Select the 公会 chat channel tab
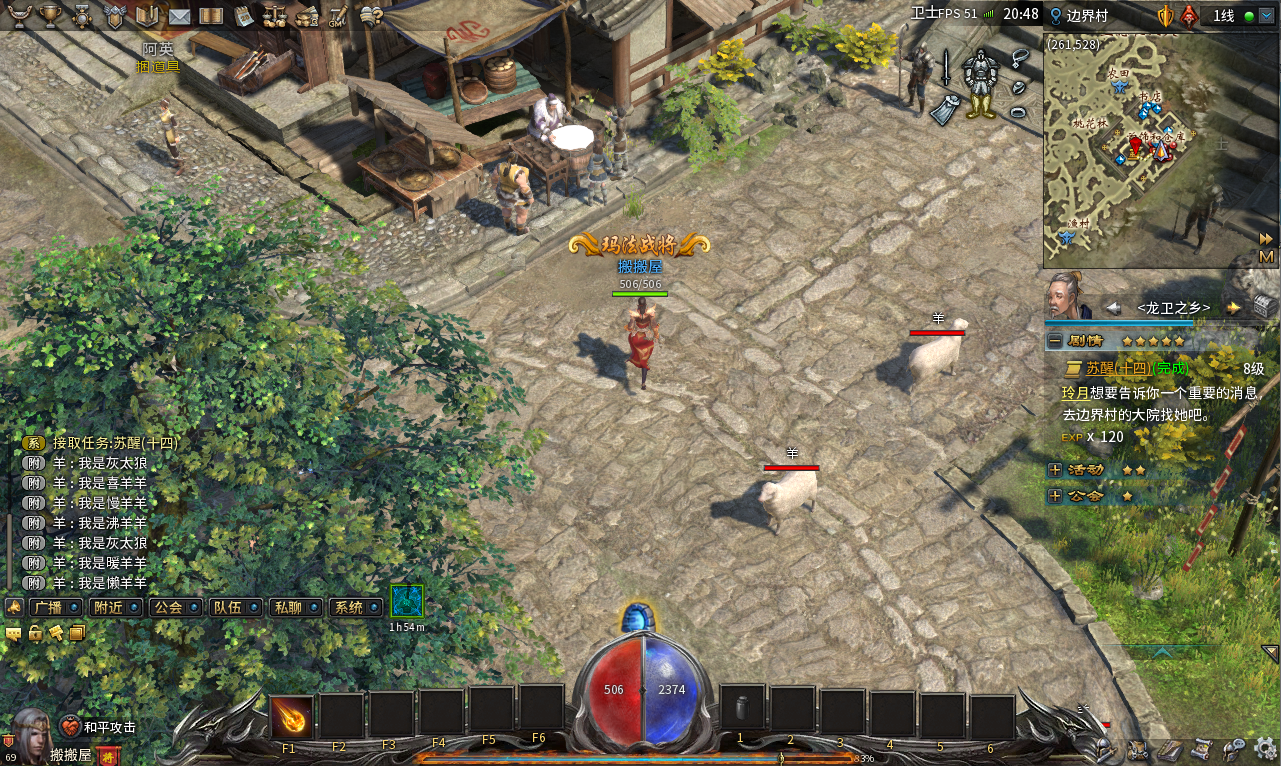The width and height of the screenshot is (1281, 766). point(174,607)
